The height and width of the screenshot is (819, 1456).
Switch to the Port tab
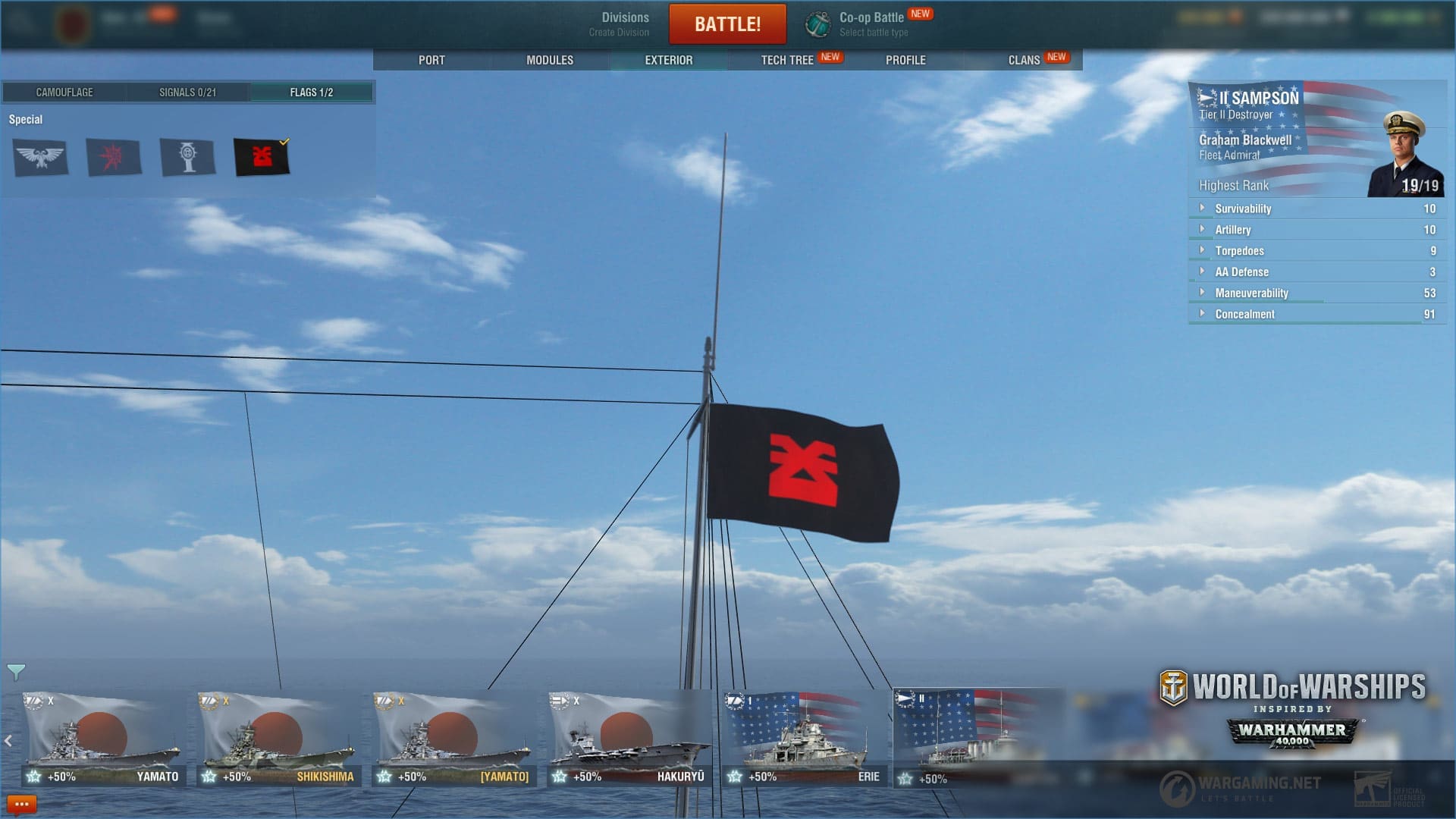click(x=431, y=60)
